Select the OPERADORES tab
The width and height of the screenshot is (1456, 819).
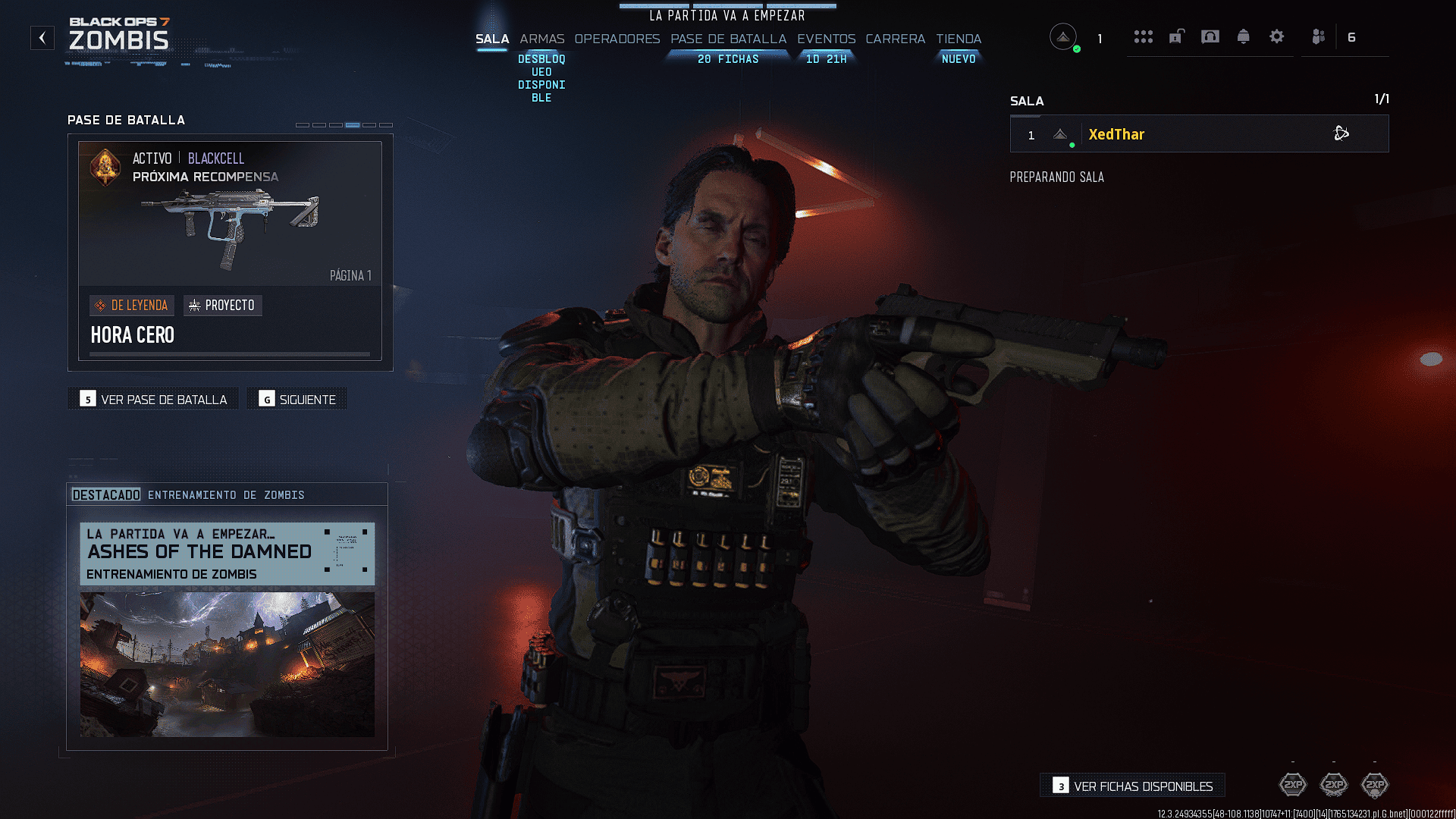[x=617, y=39]
